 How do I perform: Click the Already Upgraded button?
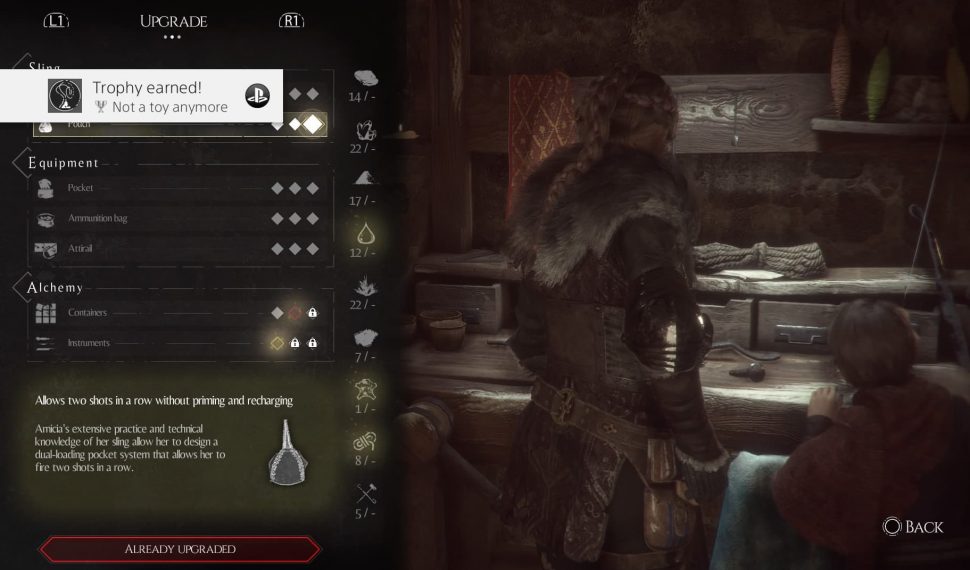tap(180, 549)
